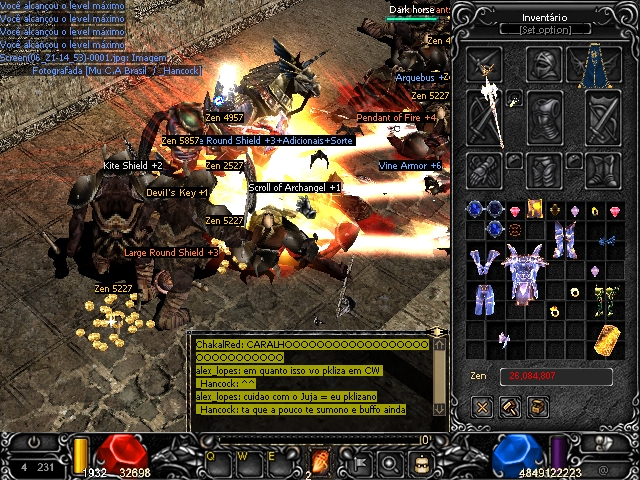Click the hammer repair button in the inventory
640x480 pixels.
click(x=510, y=406)
